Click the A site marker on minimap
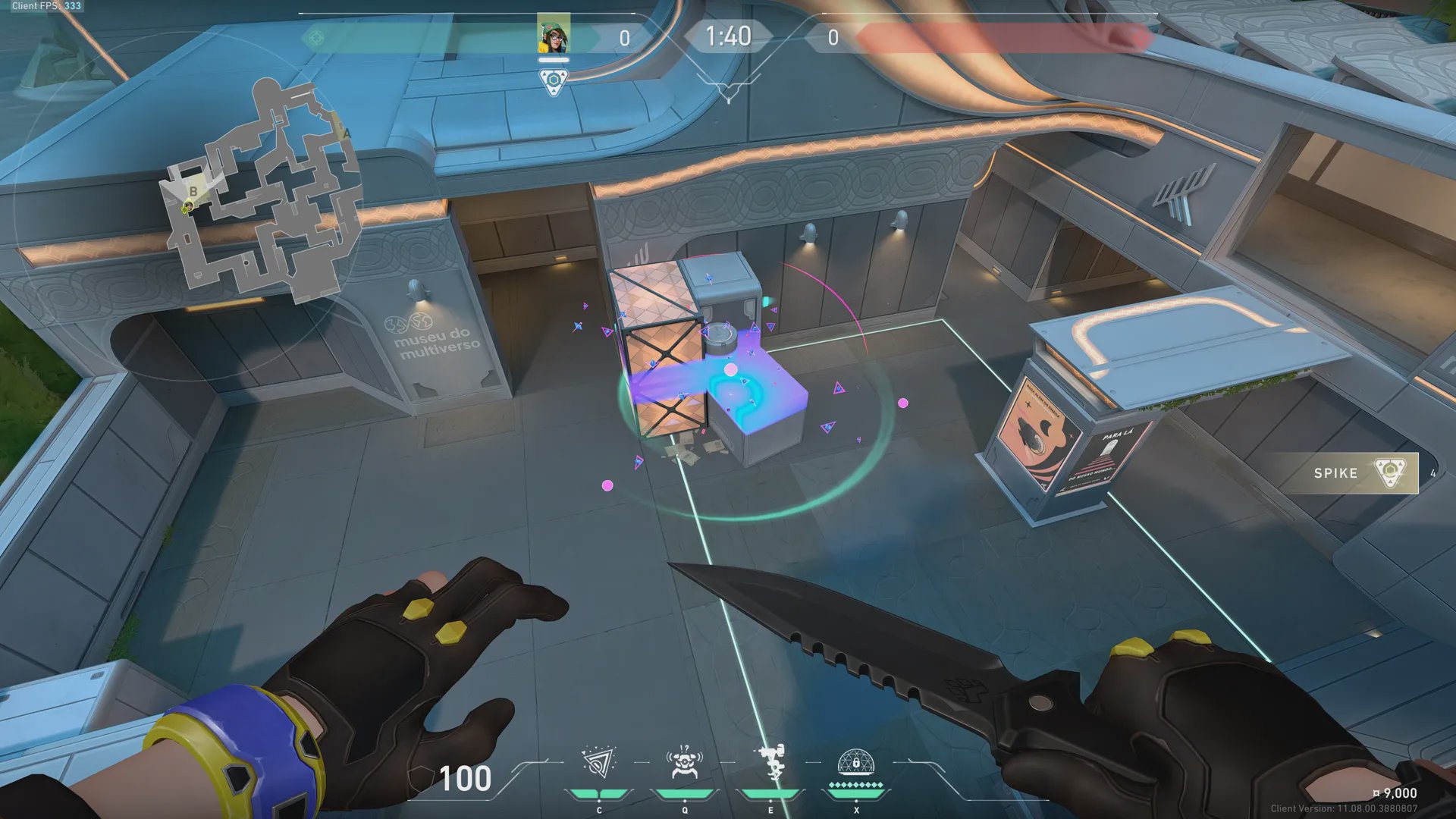 point(347,133)
